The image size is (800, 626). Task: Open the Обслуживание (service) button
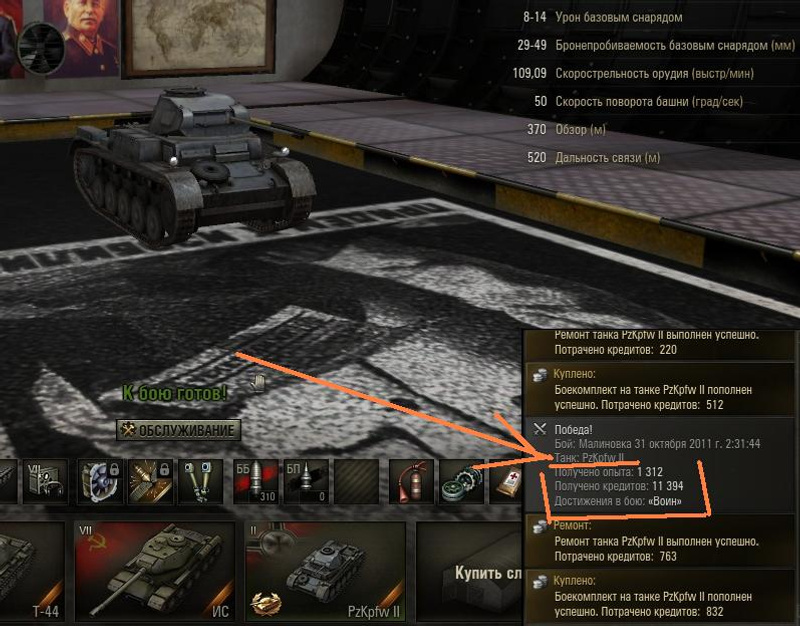pos(179,431)
